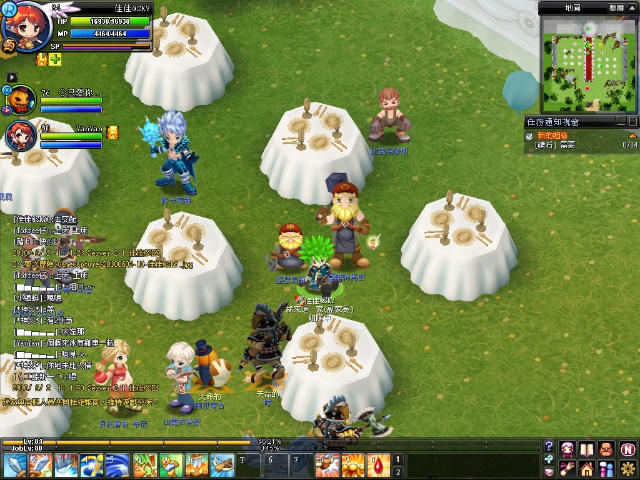
Task: Activate the first blue sword skill
Action: pyautogui.click(x=15, y=464)
